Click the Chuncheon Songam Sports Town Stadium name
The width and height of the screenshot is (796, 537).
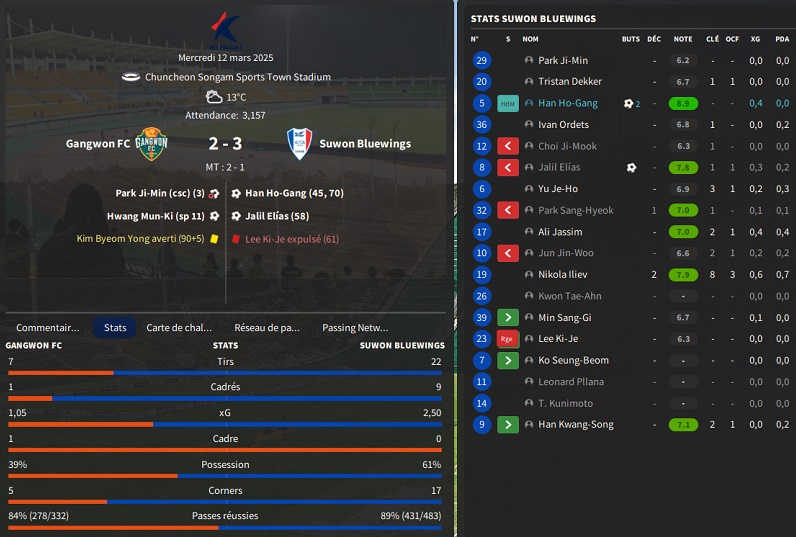click(237, 77)
